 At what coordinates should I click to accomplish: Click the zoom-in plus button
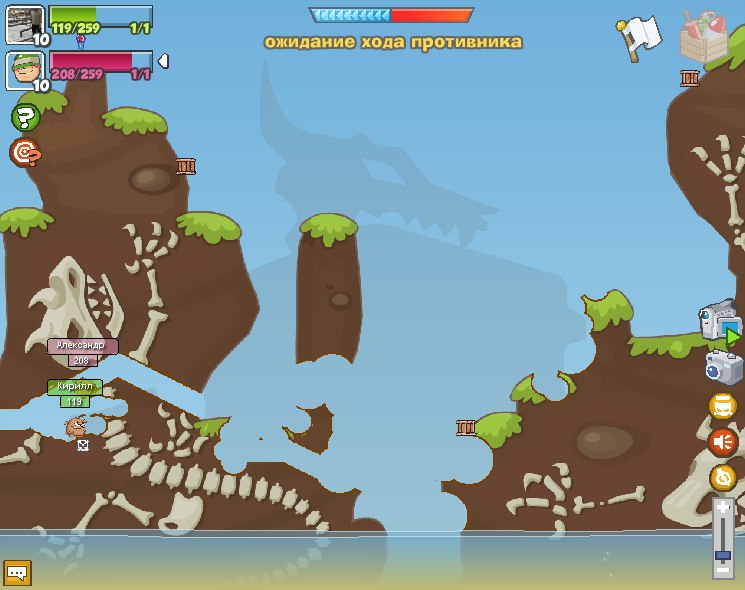coord(723,507)
